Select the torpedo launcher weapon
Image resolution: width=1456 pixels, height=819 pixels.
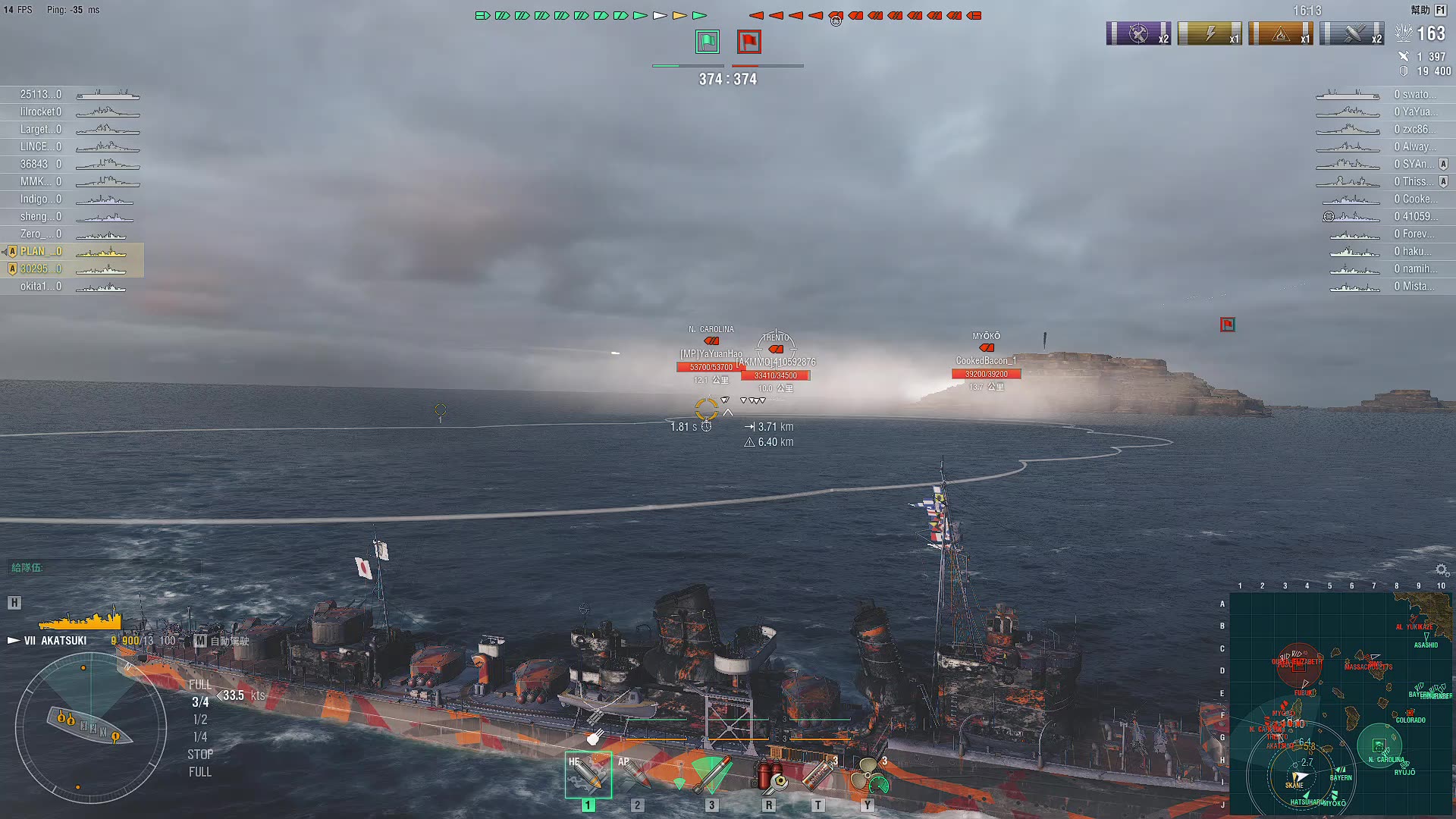click(711, 774)
